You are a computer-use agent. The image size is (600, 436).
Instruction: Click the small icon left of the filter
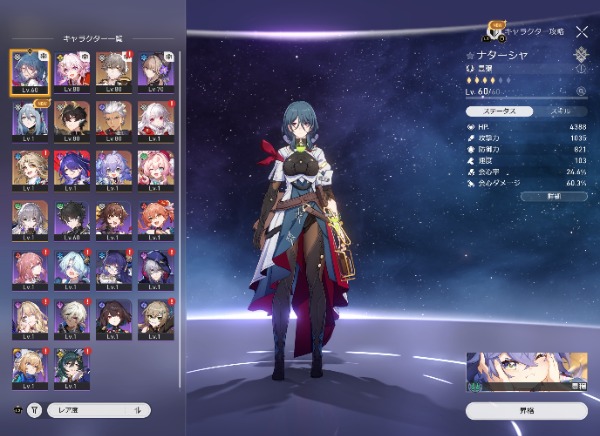(17, 409)
